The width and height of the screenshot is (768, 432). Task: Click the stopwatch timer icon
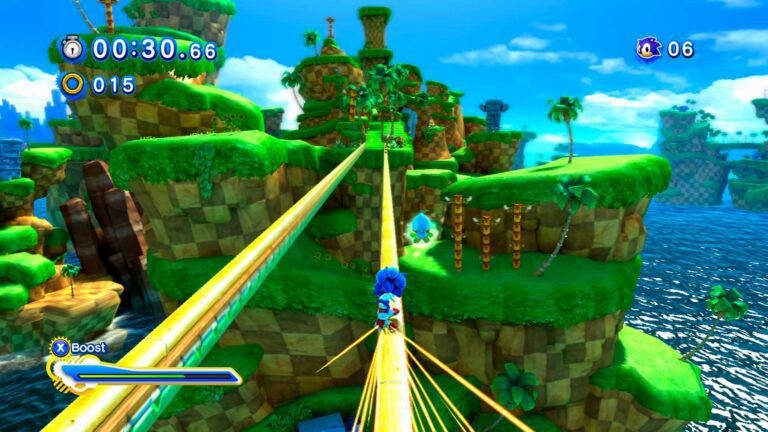pyautogui.click(x=72, y=48)
